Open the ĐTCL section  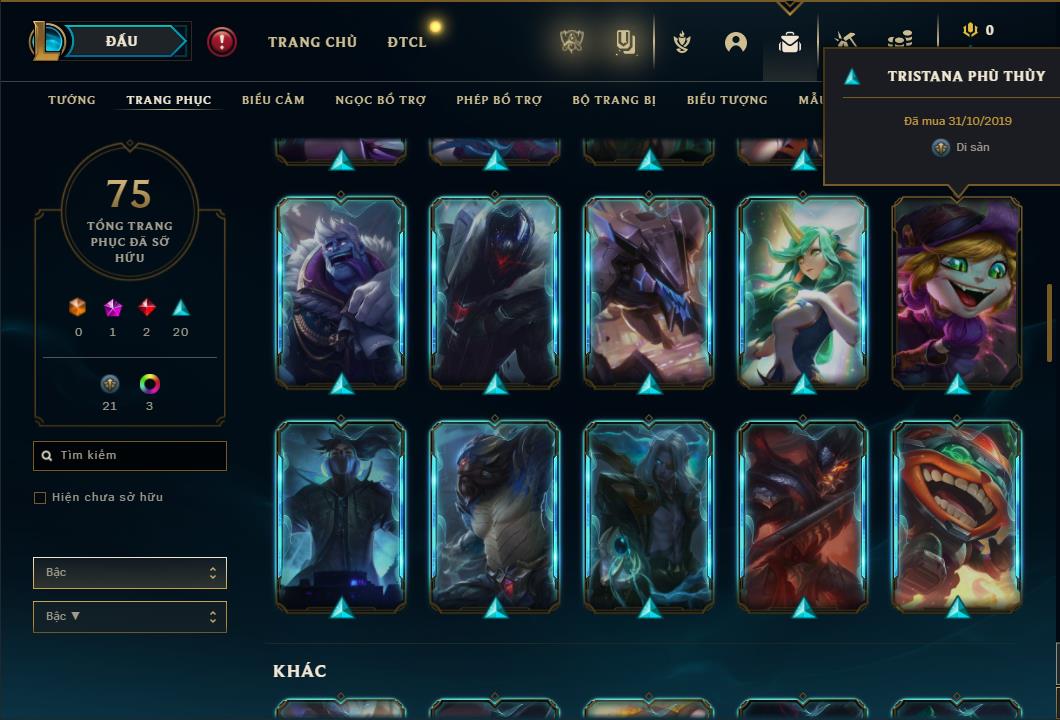click(407, 42)
